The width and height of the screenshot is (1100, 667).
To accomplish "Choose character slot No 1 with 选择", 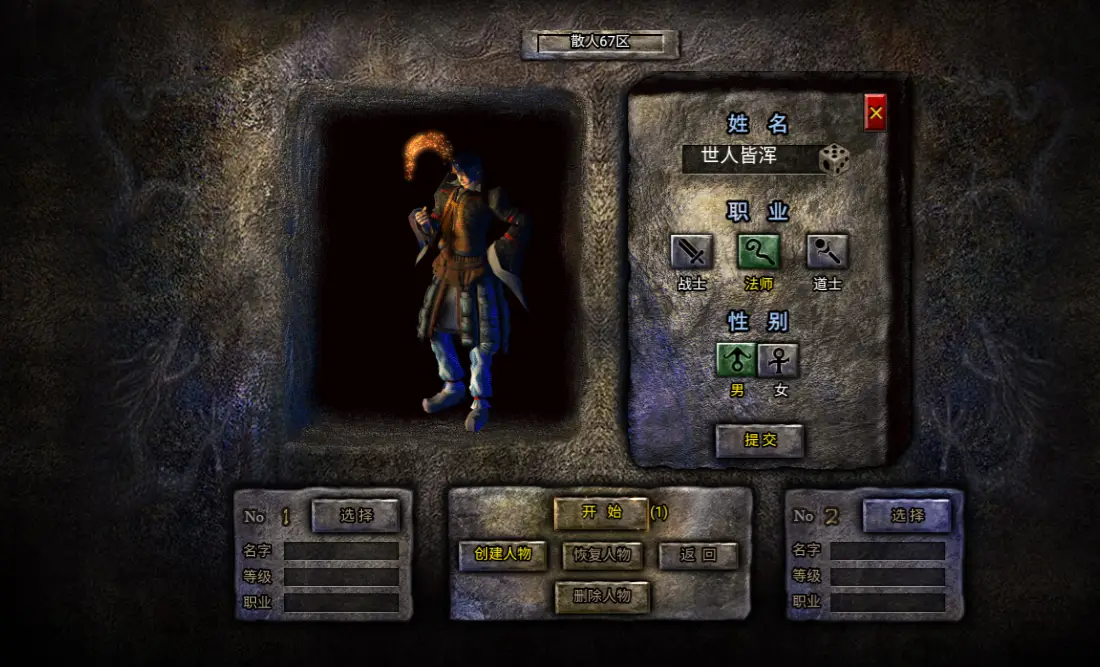I will [x=356, y=515].
